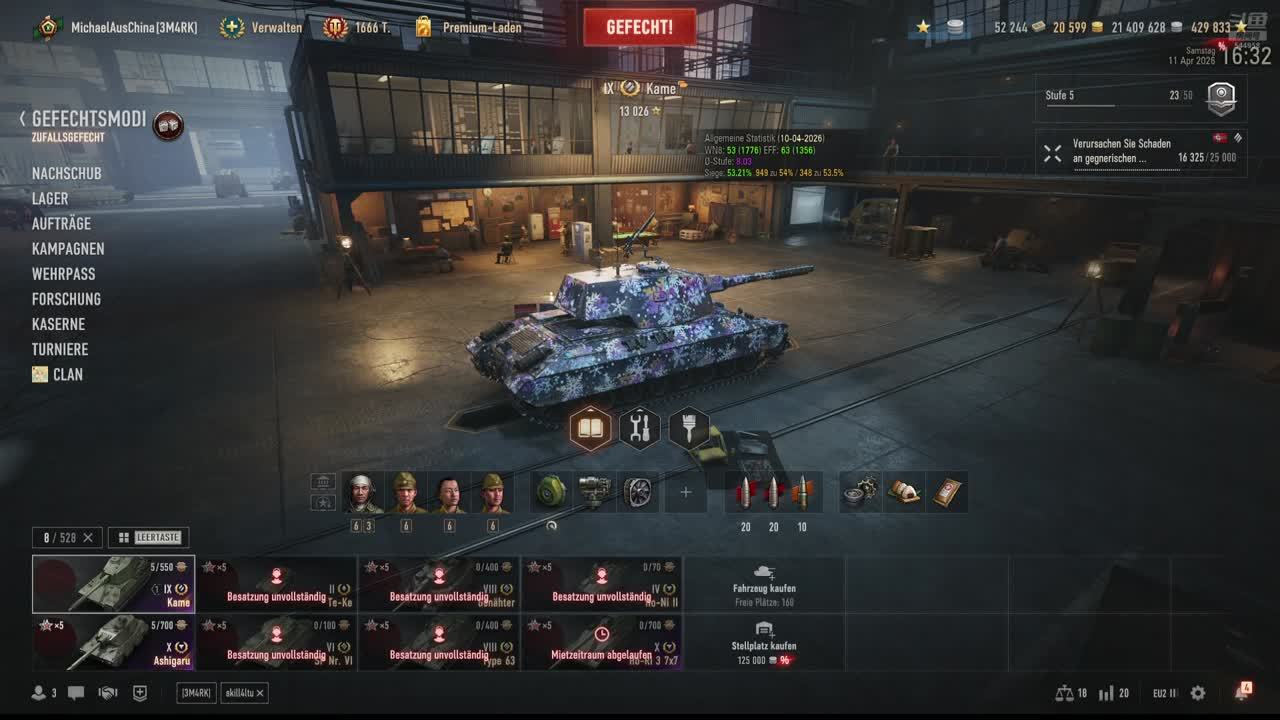Open the LAGER depot
The image size is (1280, 720).
[50, 199]
